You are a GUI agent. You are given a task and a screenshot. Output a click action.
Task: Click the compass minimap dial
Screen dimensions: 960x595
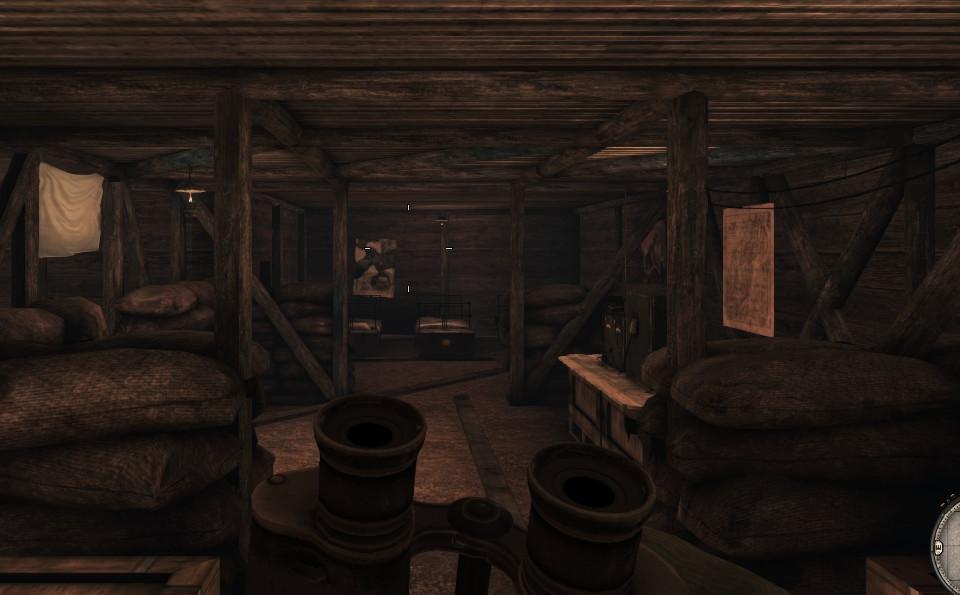pos(947,545)
